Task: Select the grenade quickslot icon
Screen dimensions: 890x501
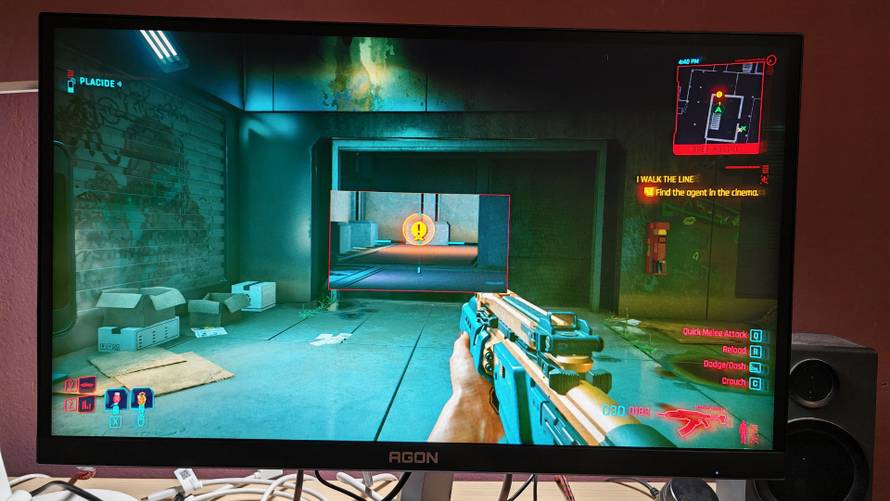Action: coord(141,399)
